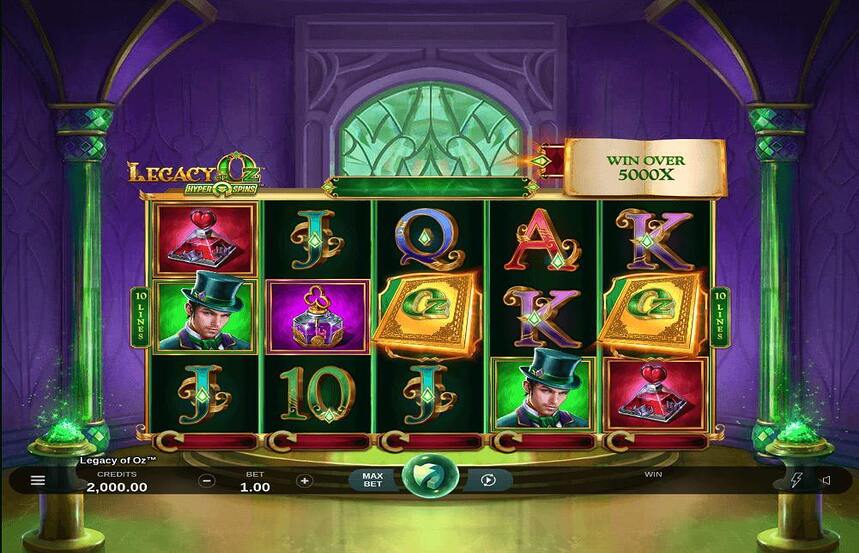Decrease the bet with the minus button
Viewport: 859px width, 553px height.
[x=207, y=480]
